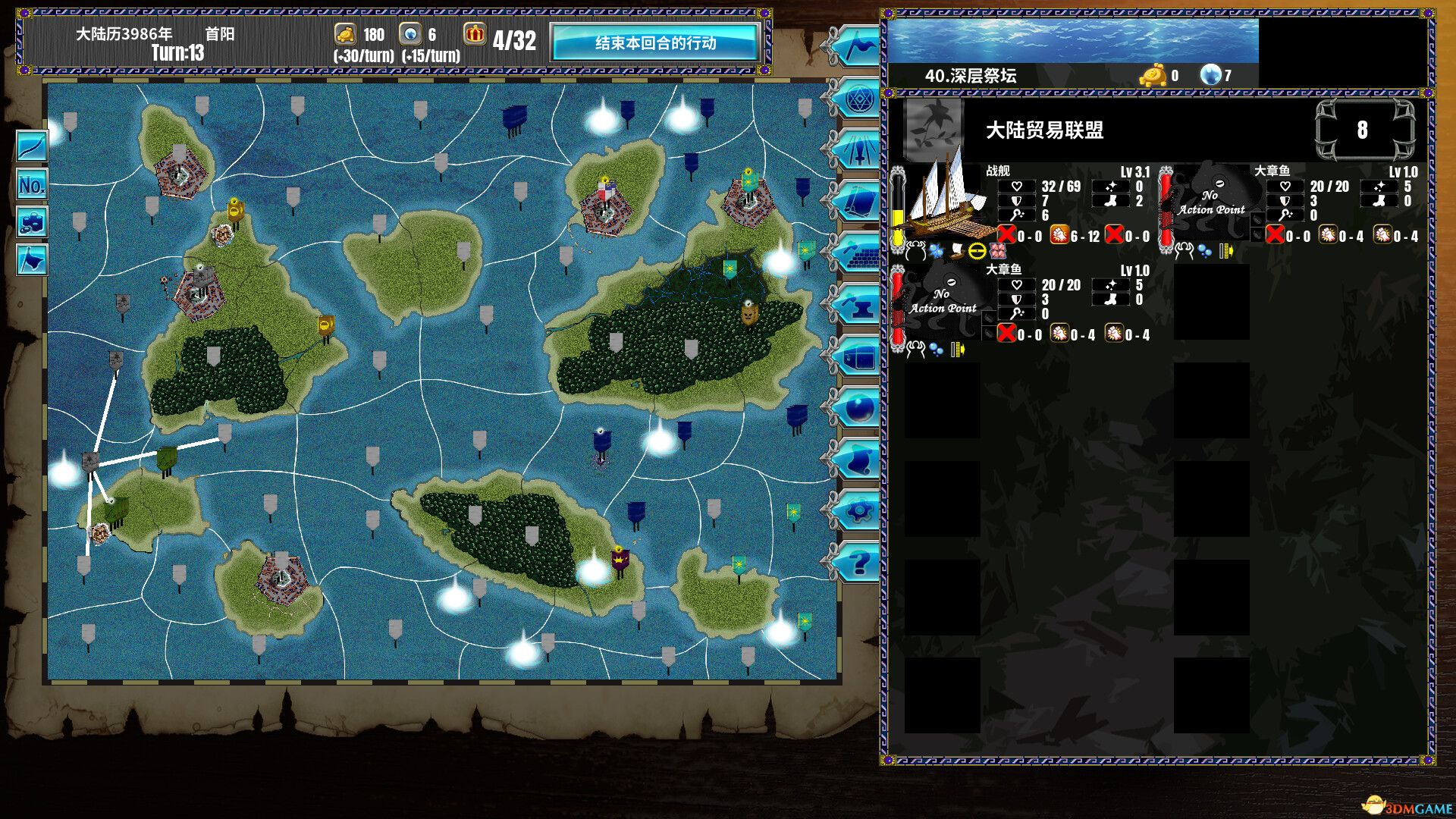
Task: Click the treasure chest icon on the right toolbar
Action: [x=859, y=356]
